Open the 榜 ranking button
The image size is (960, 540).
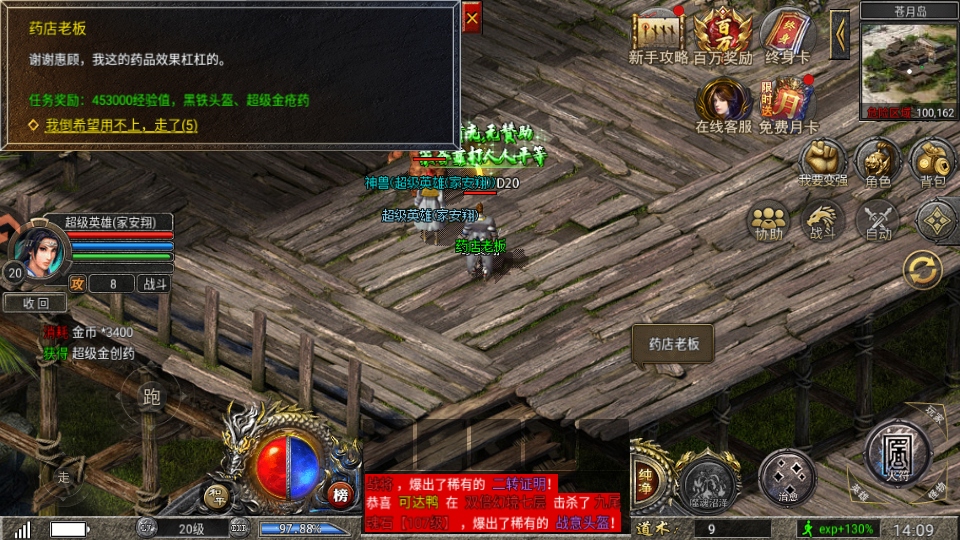(342, 495)
